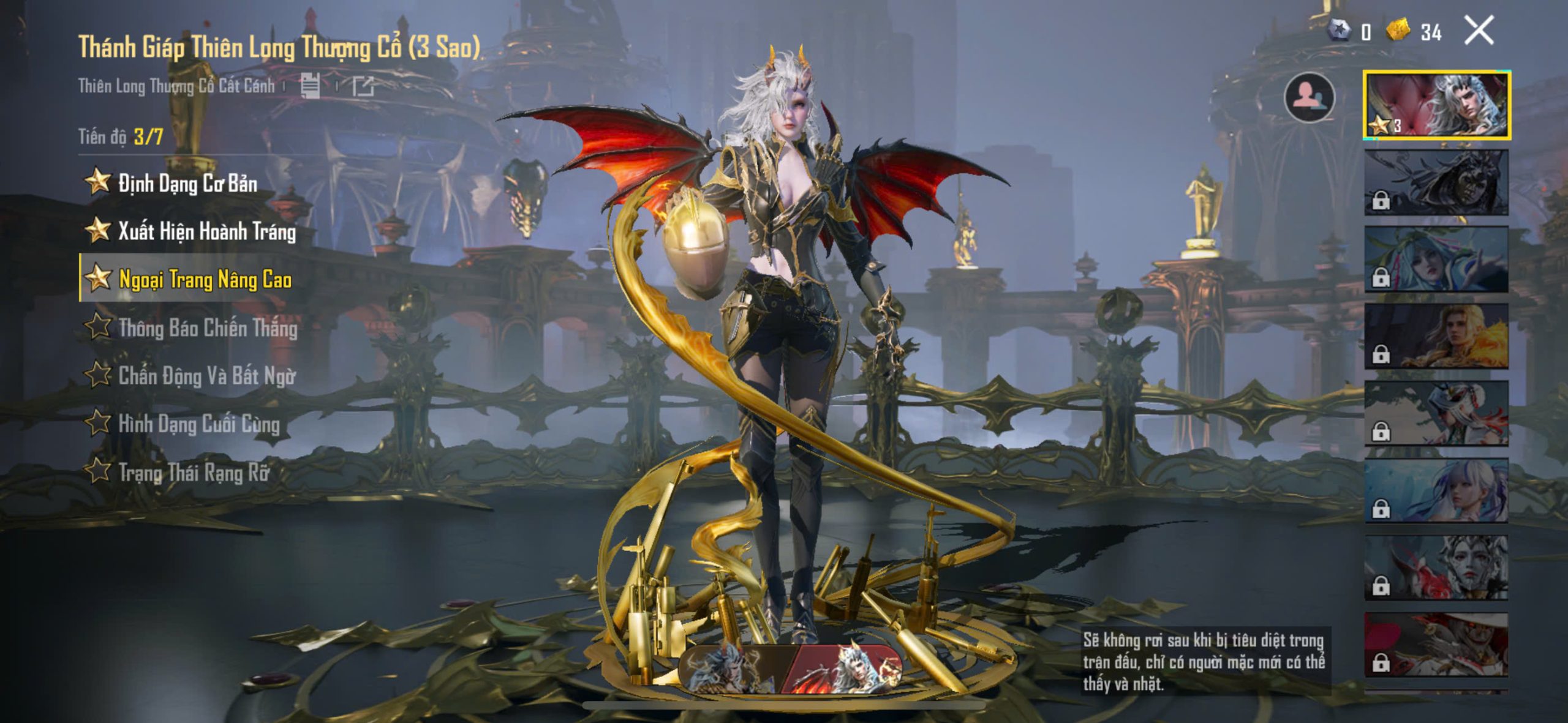Show the Hình Dạng Cuối Cùng stage

[198, 424]
